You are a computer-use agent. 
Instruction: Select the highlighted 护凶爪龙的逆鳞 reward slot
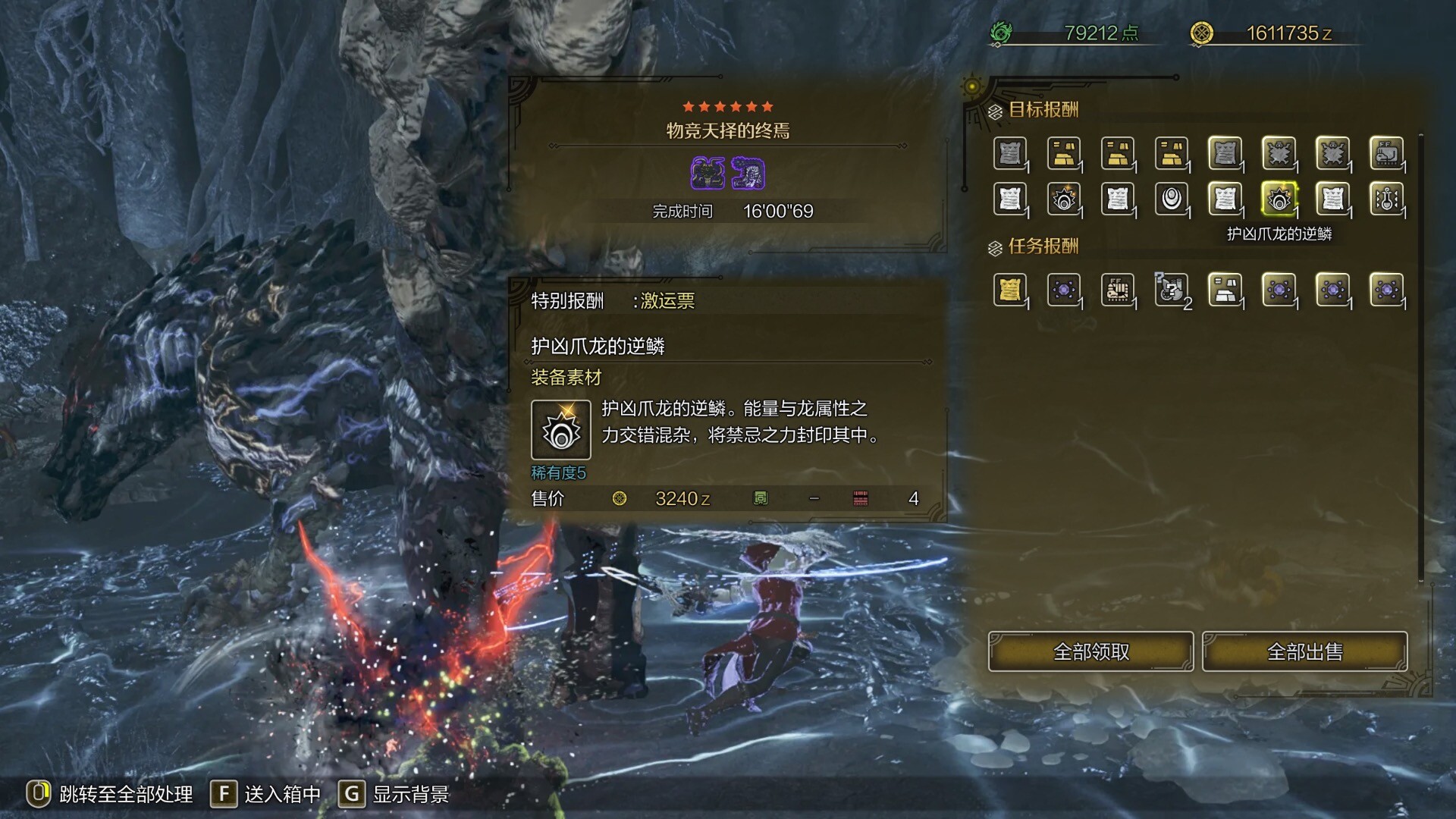(x=1279, y=199)
